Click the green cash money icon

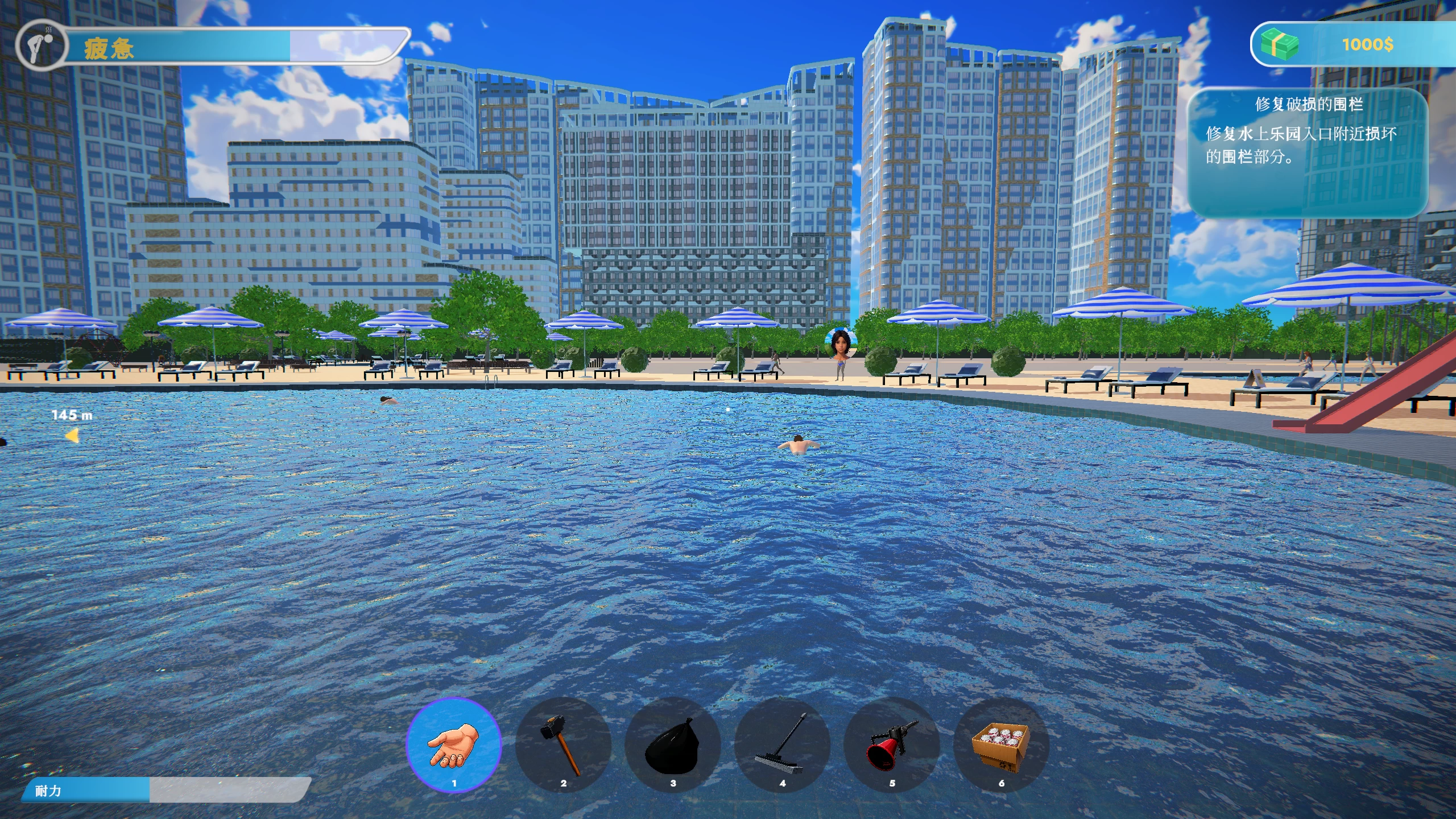[1279, 44]
